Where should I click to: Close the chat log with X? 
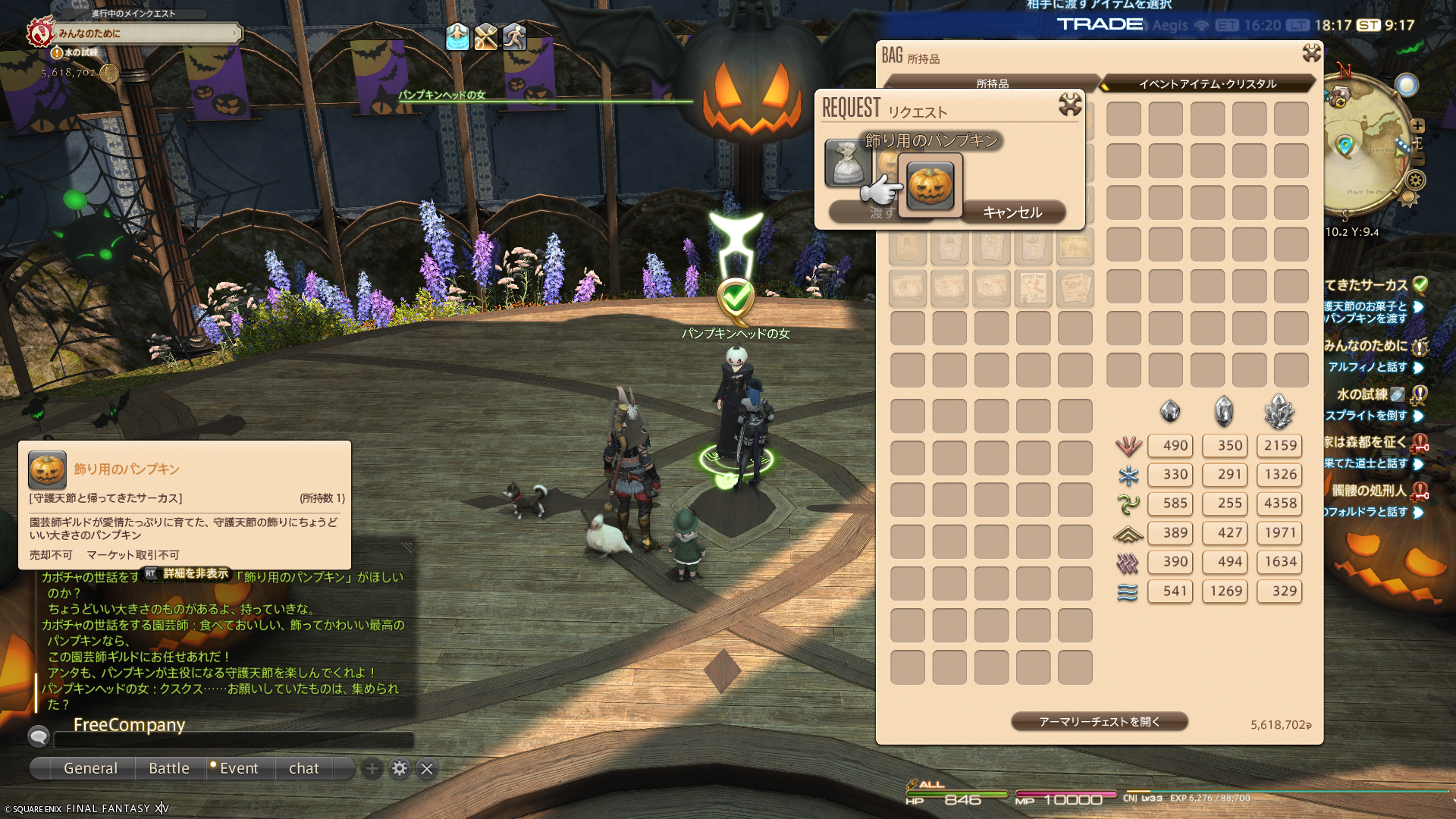tap(427, 769)
